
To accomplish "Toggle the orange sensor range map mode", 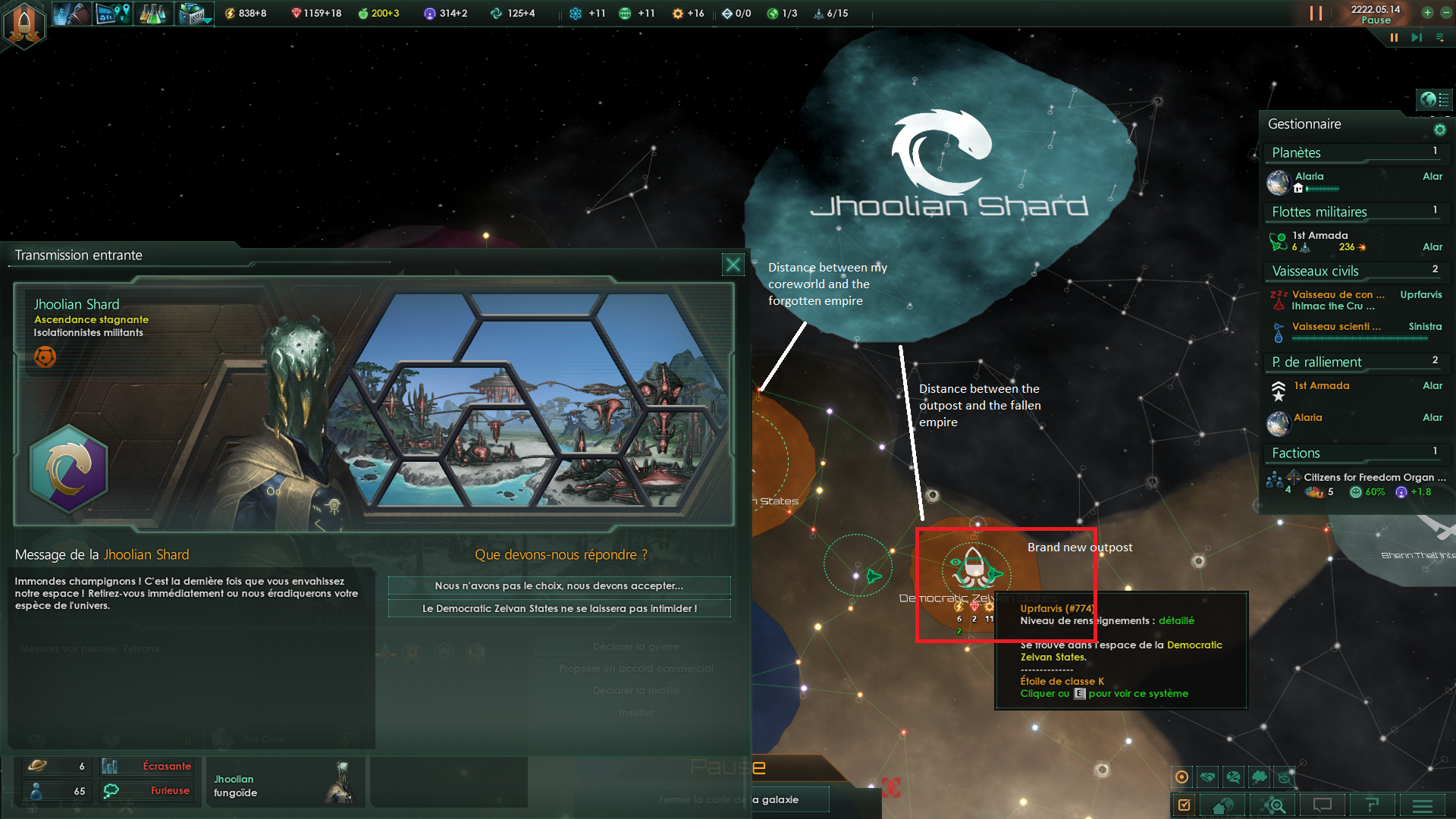I will [x=1183, y=777].
